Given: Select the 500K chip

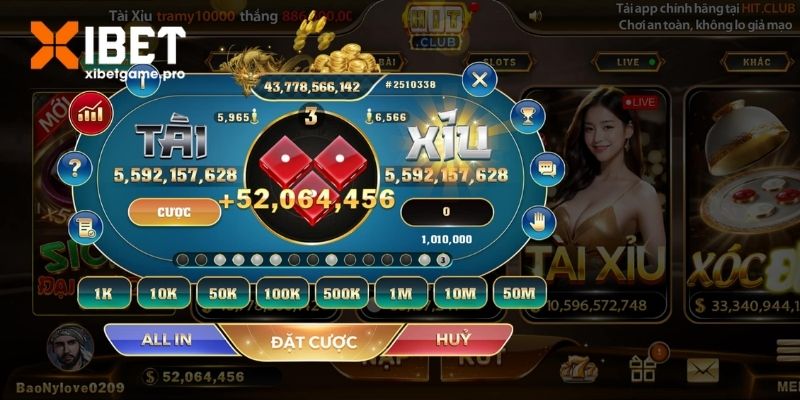Looking at the screenshot, I should (342, 293).
